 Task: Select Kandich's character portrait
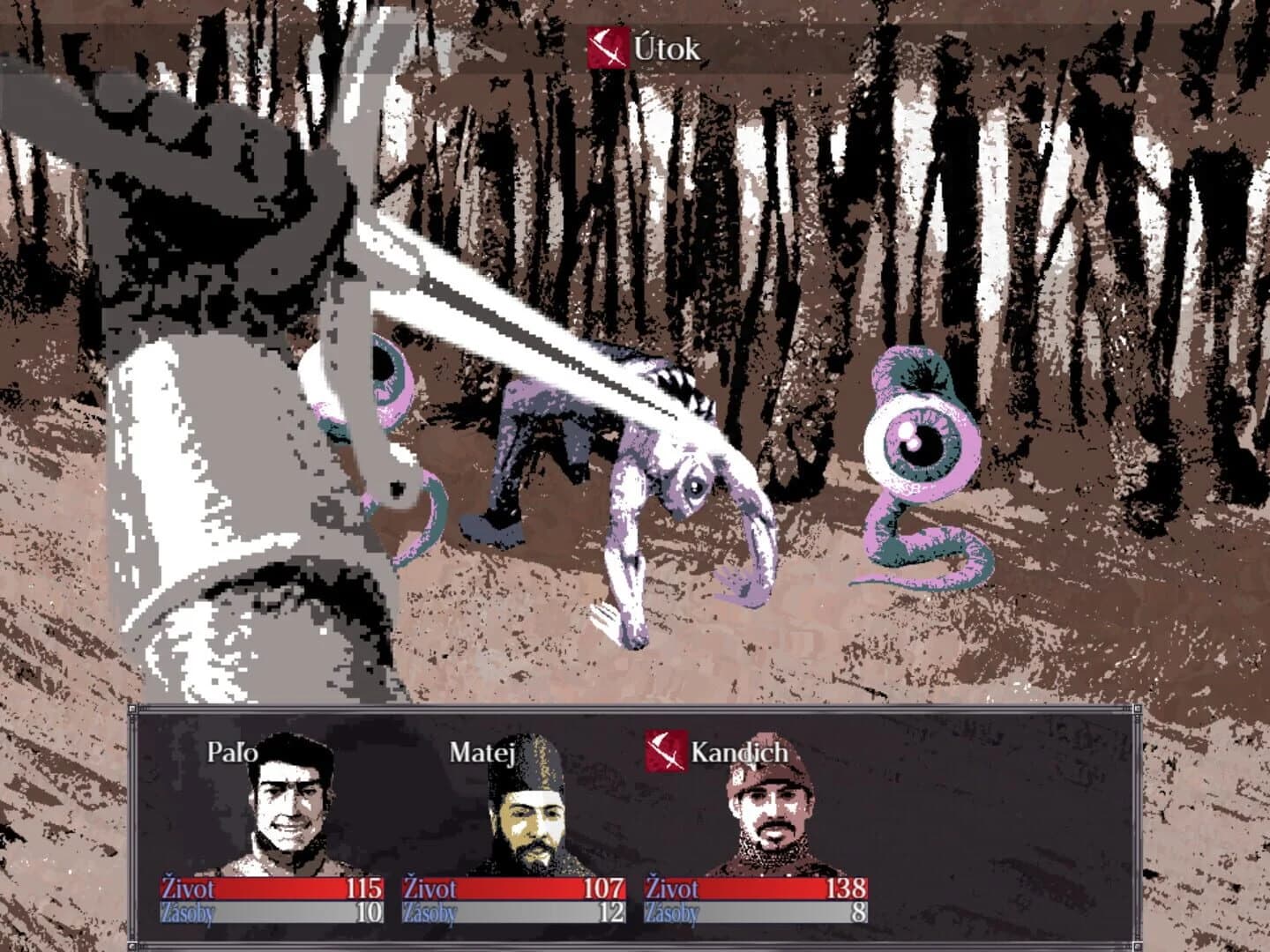click(x=772, y=811)
